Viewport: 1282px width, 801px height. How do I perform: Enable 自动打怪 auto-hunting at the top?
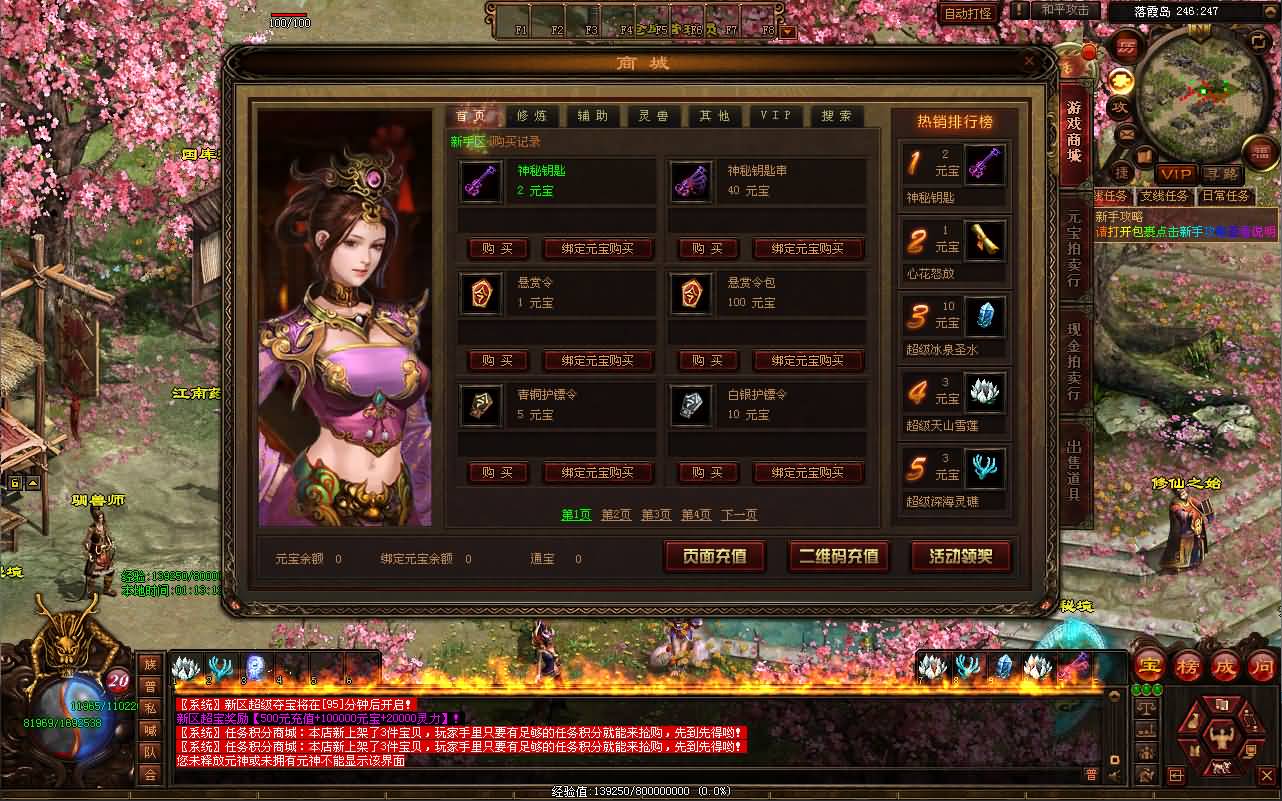[x=967, y=13]
